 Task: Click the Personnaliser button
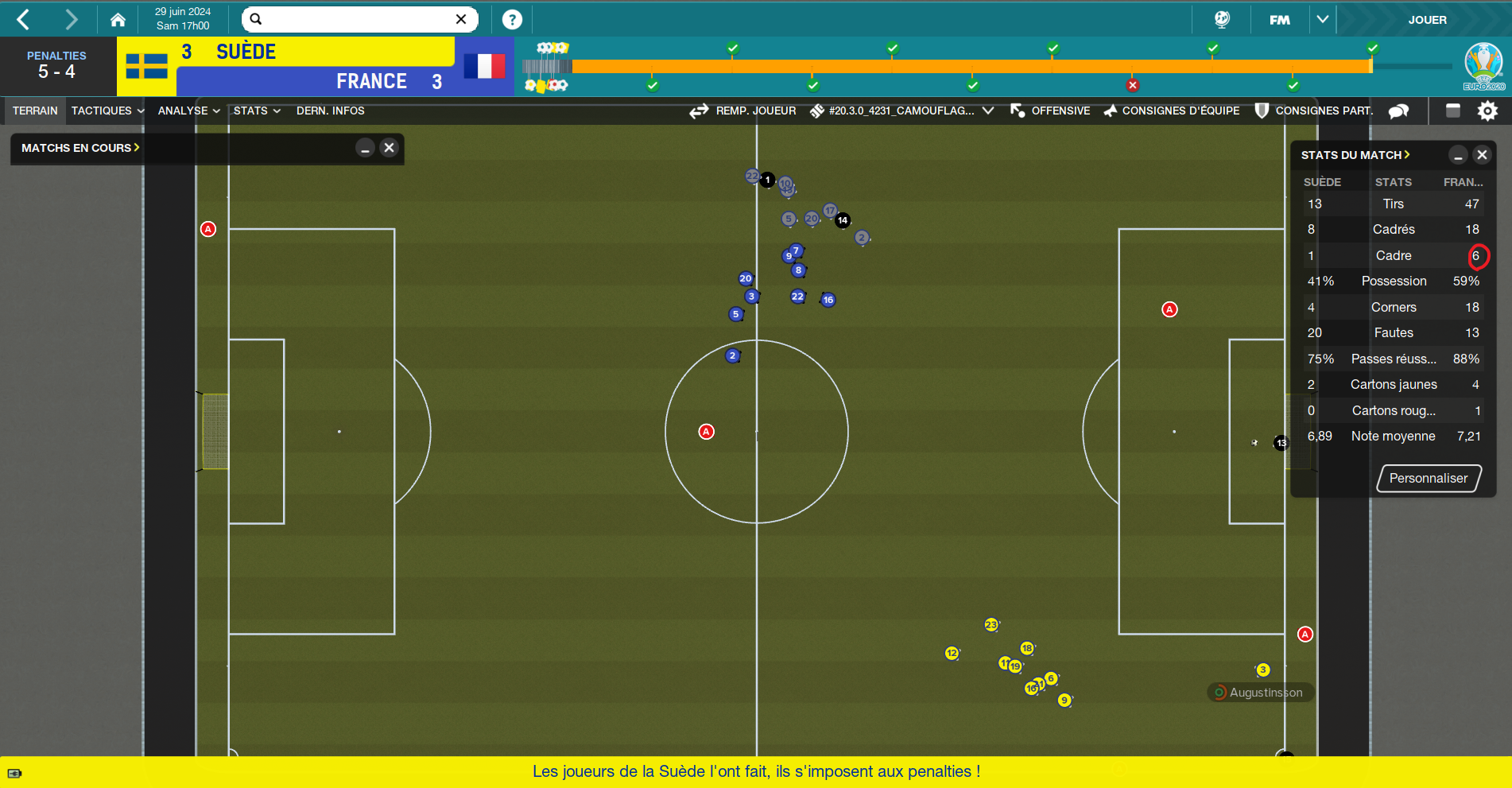1429,478
